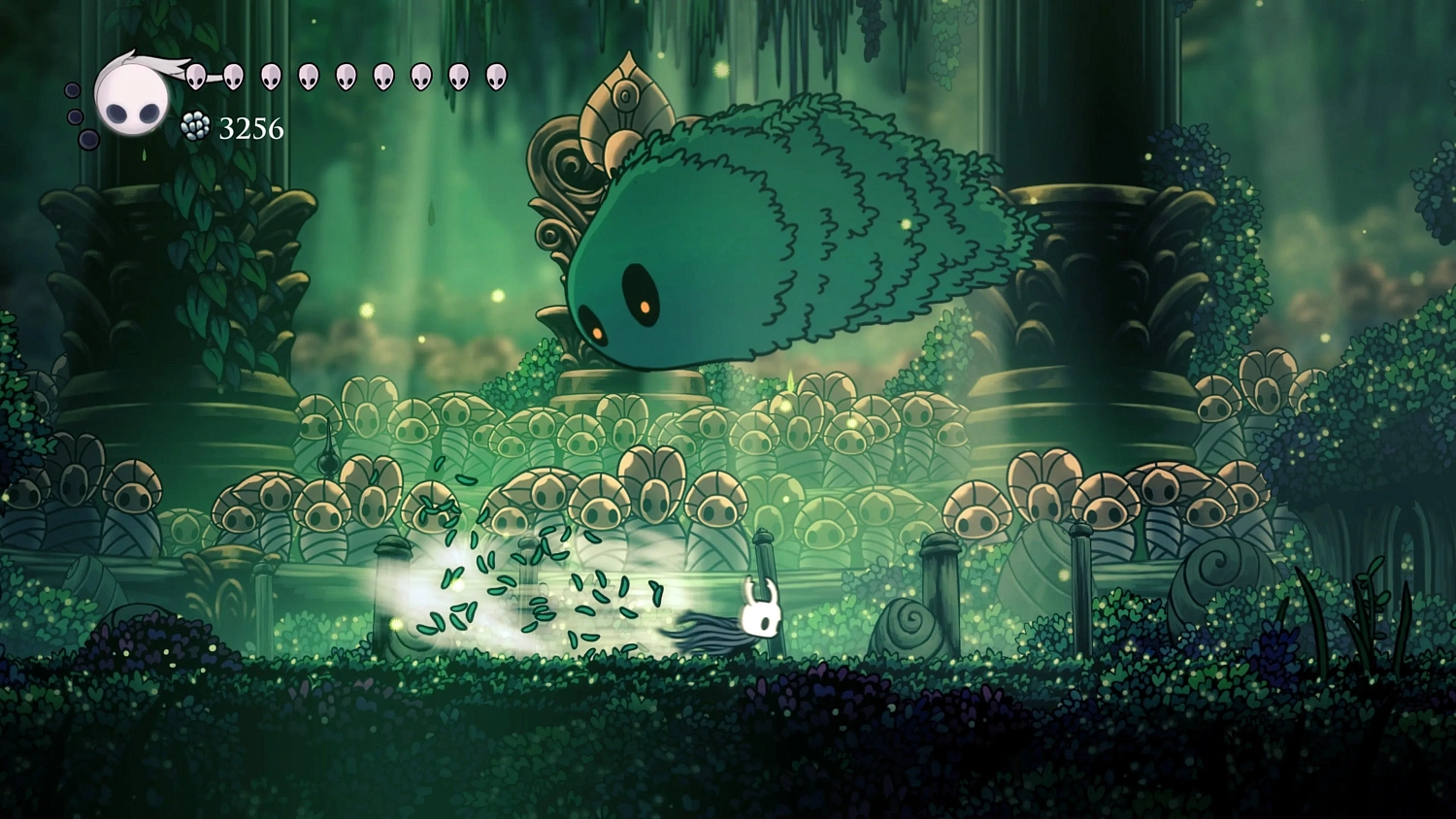
Task: Click the glowing white mist cloud of leaves
Action: [505, 602]
